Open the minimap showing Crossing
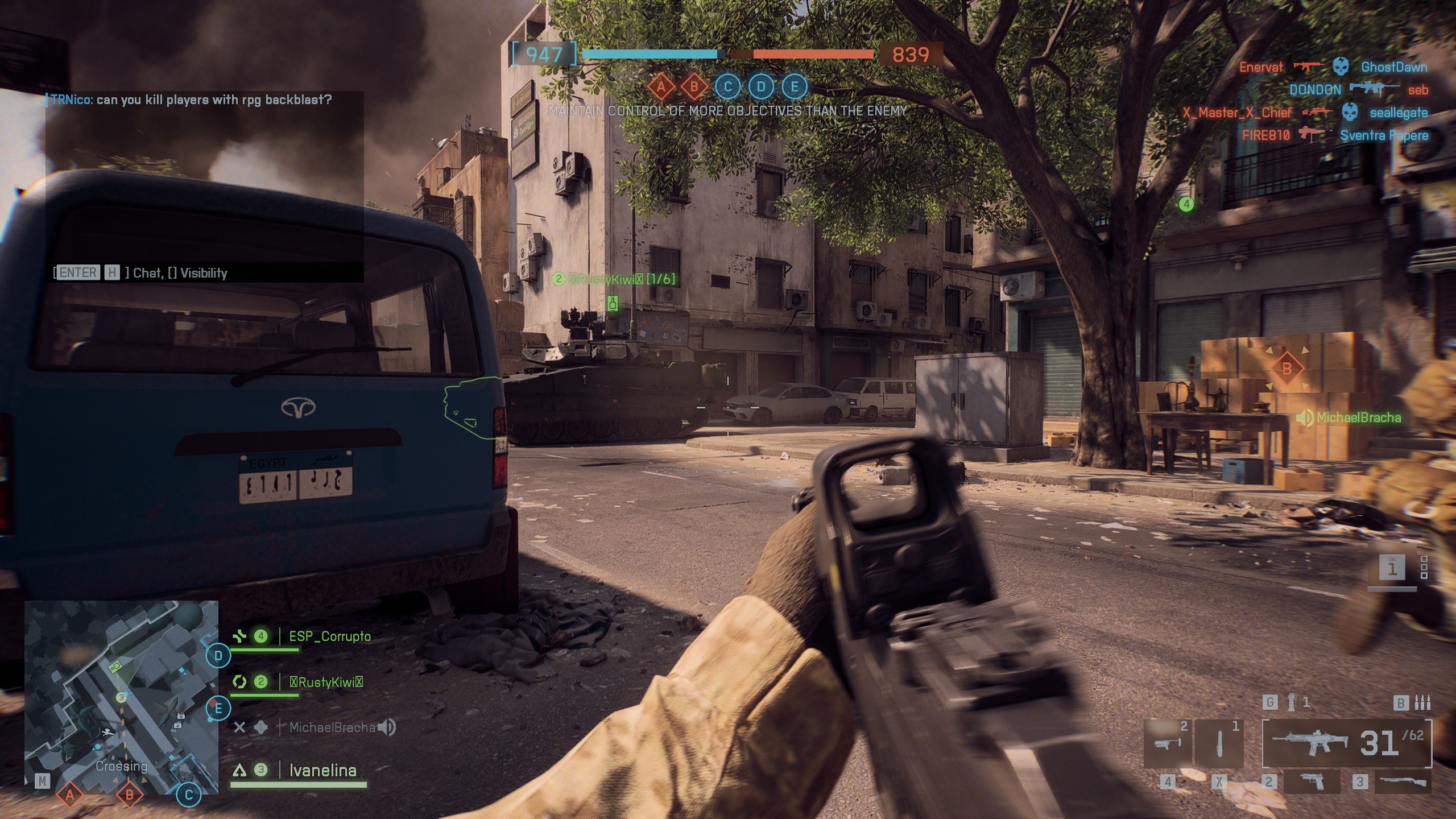 tap(121, 697)
